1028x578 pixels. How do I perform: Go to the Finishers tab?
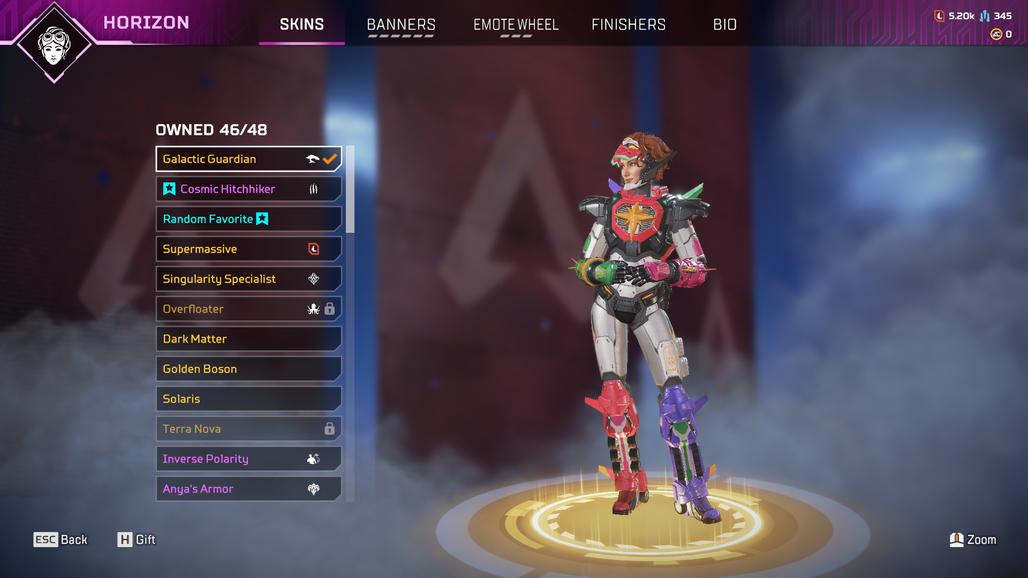[628, 24]
